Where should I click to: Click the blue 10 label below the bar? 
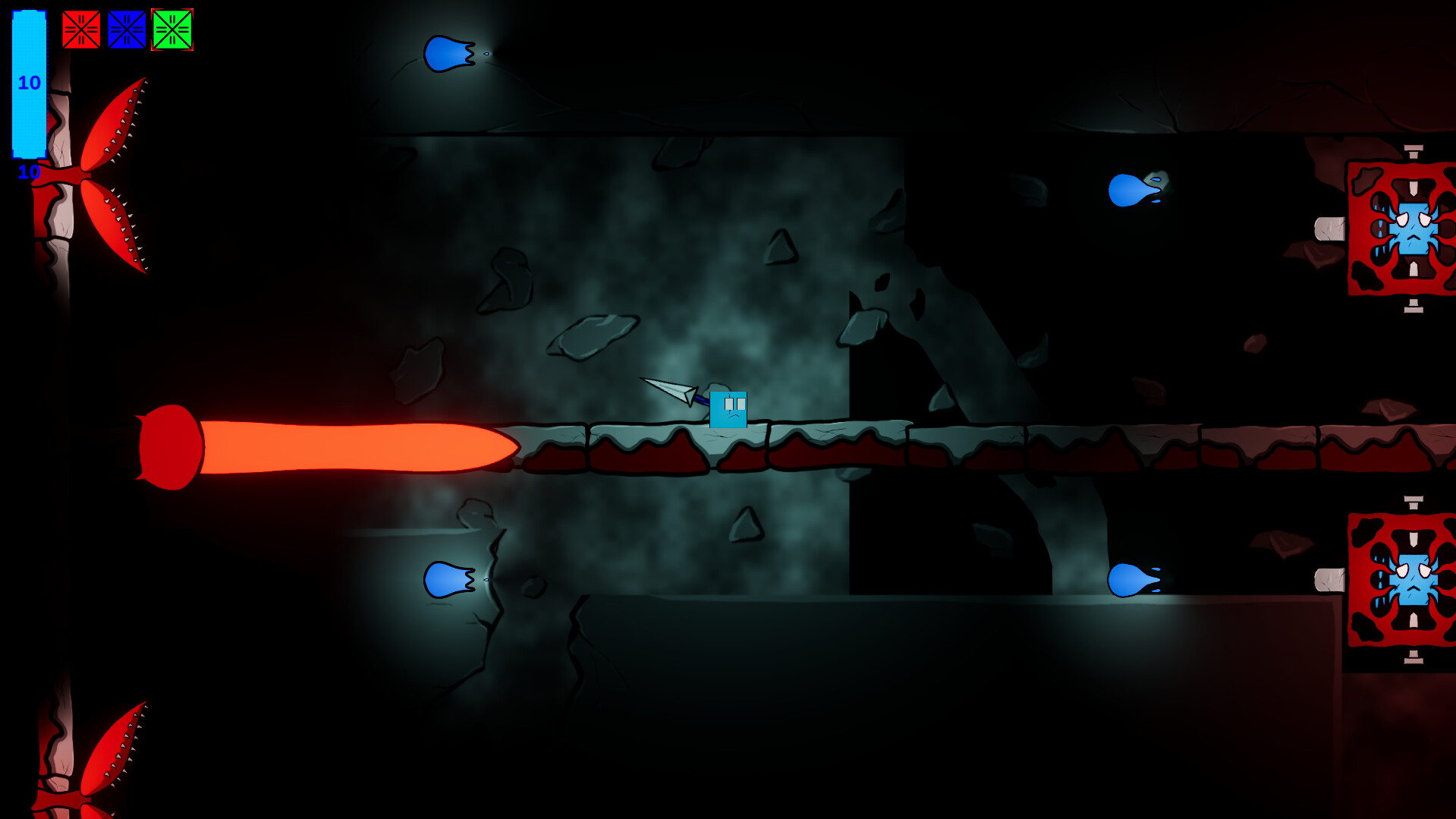point(28,173)
